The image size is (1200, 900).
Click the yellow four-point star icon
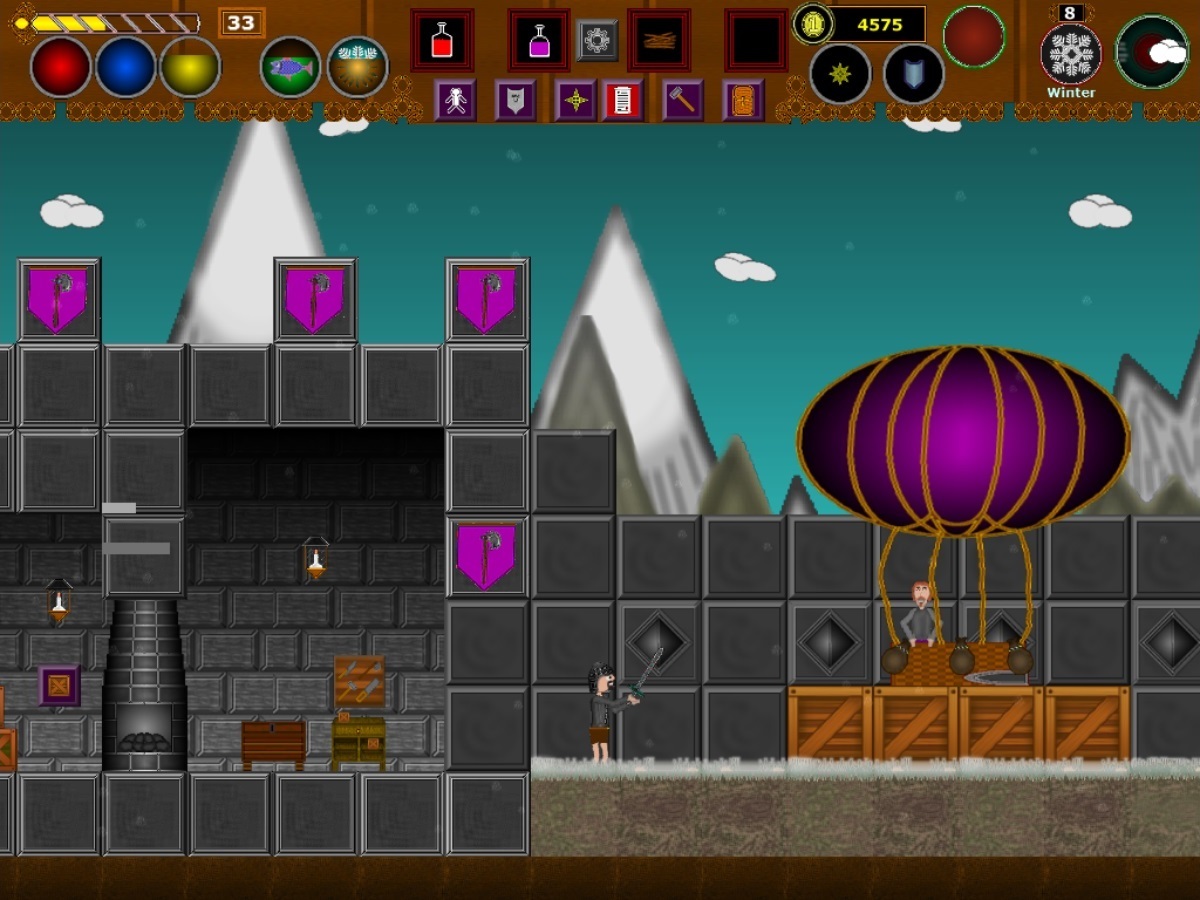575,100
